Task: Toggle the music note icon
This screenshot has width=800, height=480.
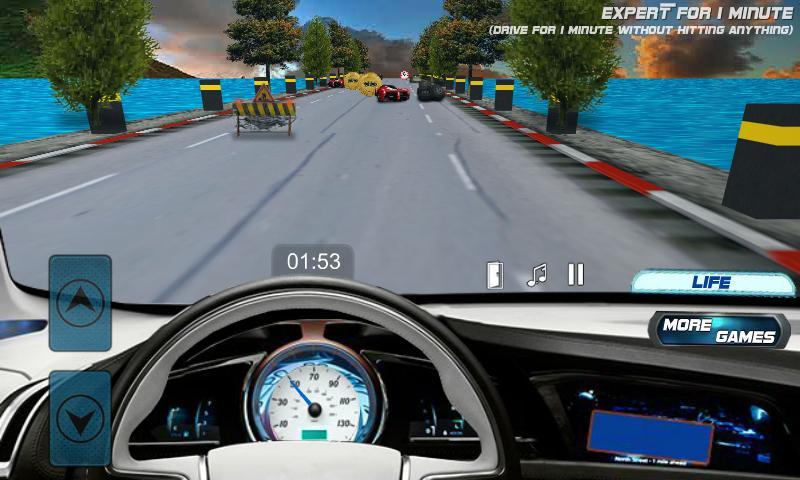Action: click(537, 275)
